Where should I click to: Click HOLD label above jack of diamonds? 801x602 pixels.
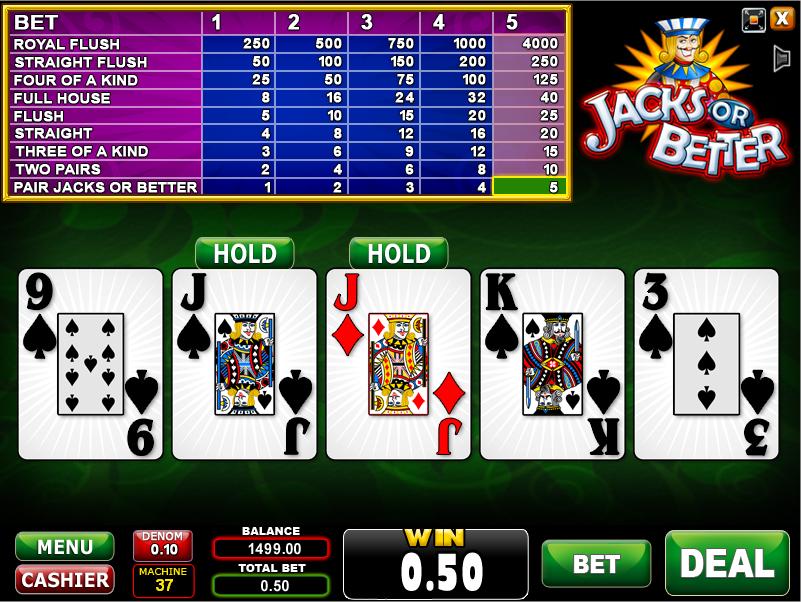[398, 254]
